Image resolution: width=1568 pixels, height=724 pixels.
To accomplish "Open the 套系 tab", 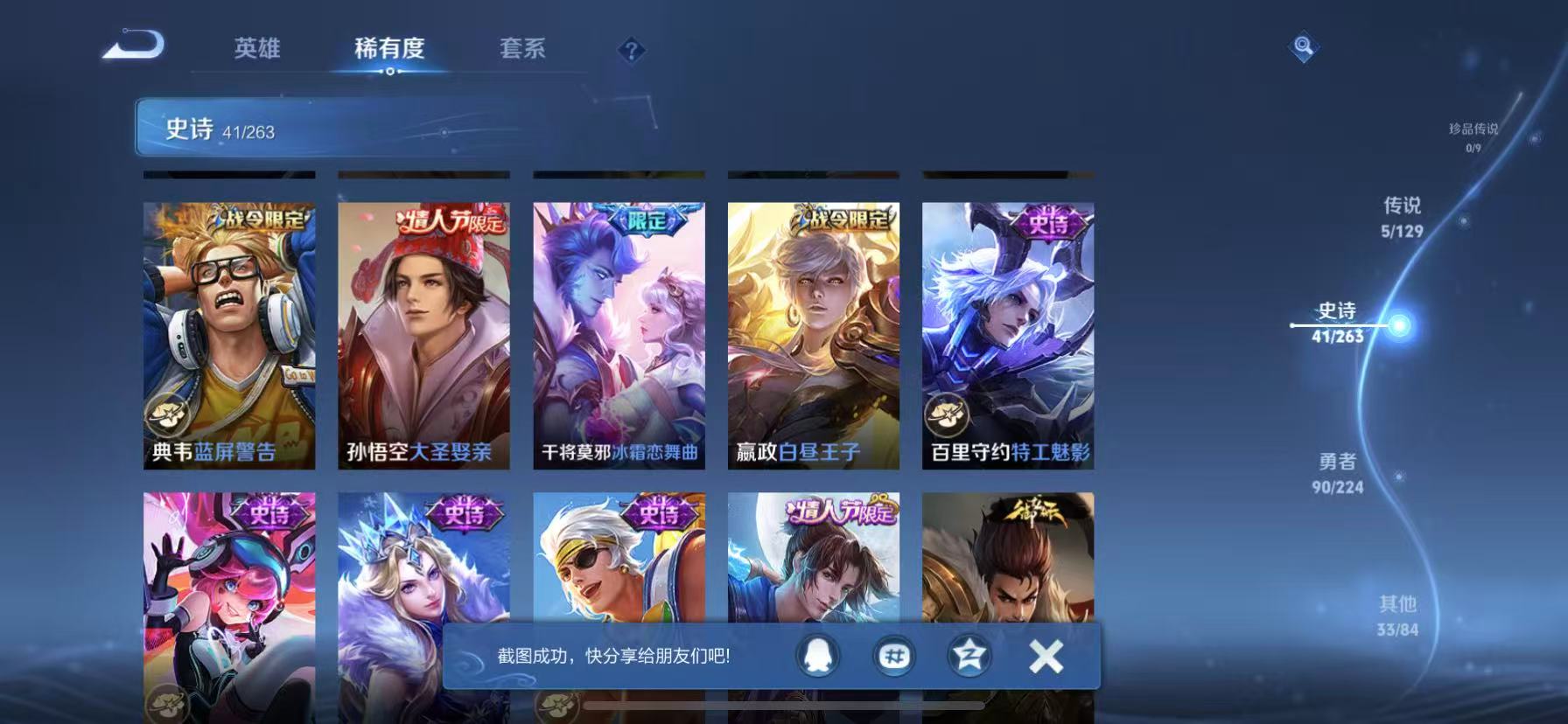I will coord(522,50).
